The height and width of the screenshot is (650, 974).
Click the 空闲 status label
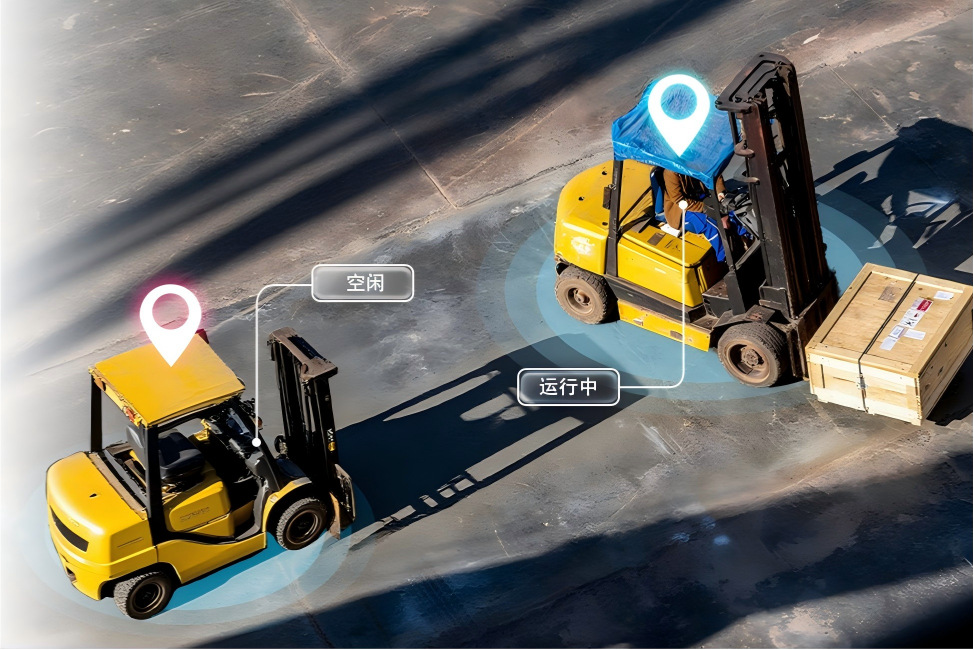[x=363, y=283]
